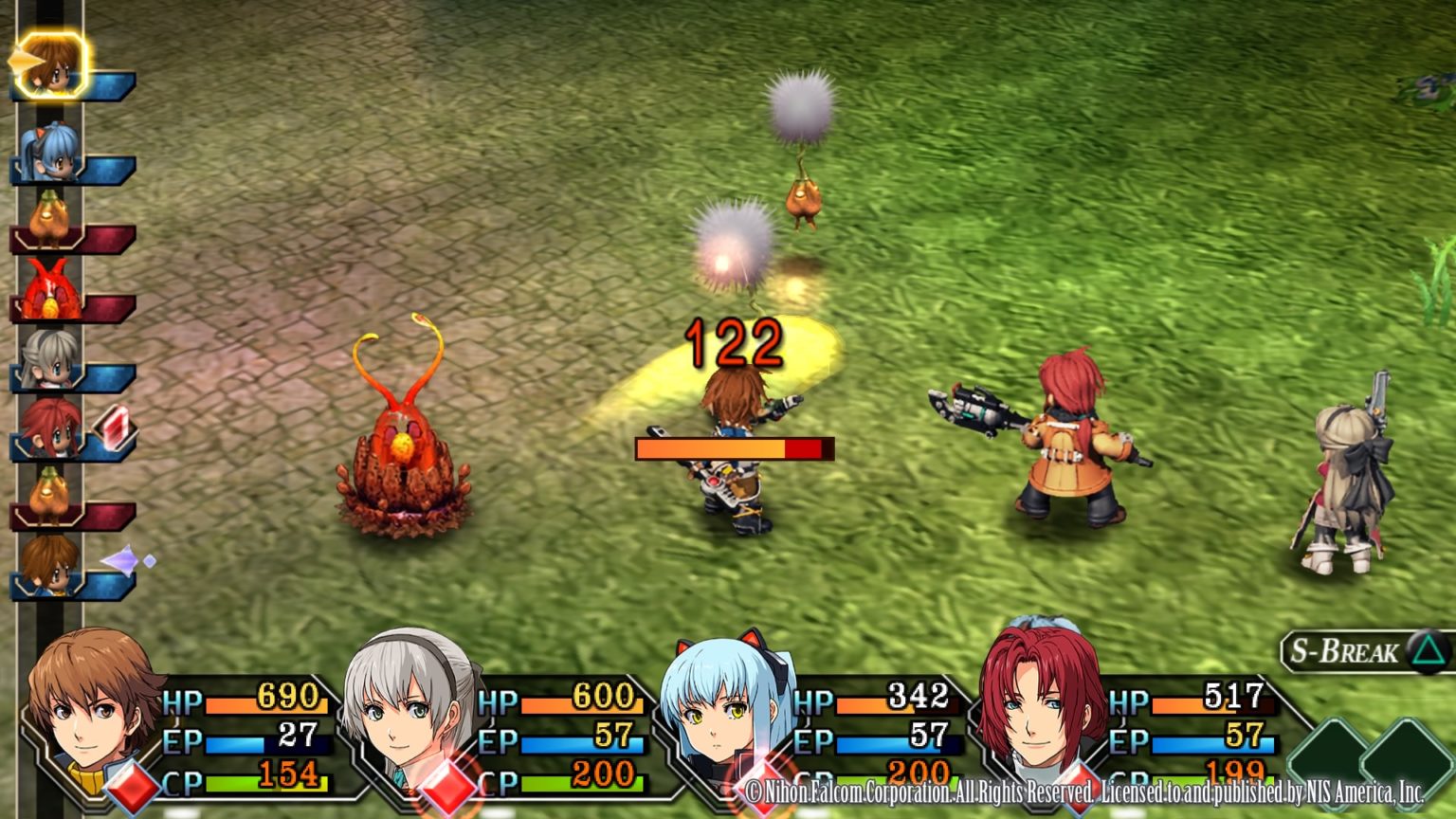The height and width of the screenshot is (819, 1456).
Task: Click the red flower monster turn order icon
Action: [49, 290]
